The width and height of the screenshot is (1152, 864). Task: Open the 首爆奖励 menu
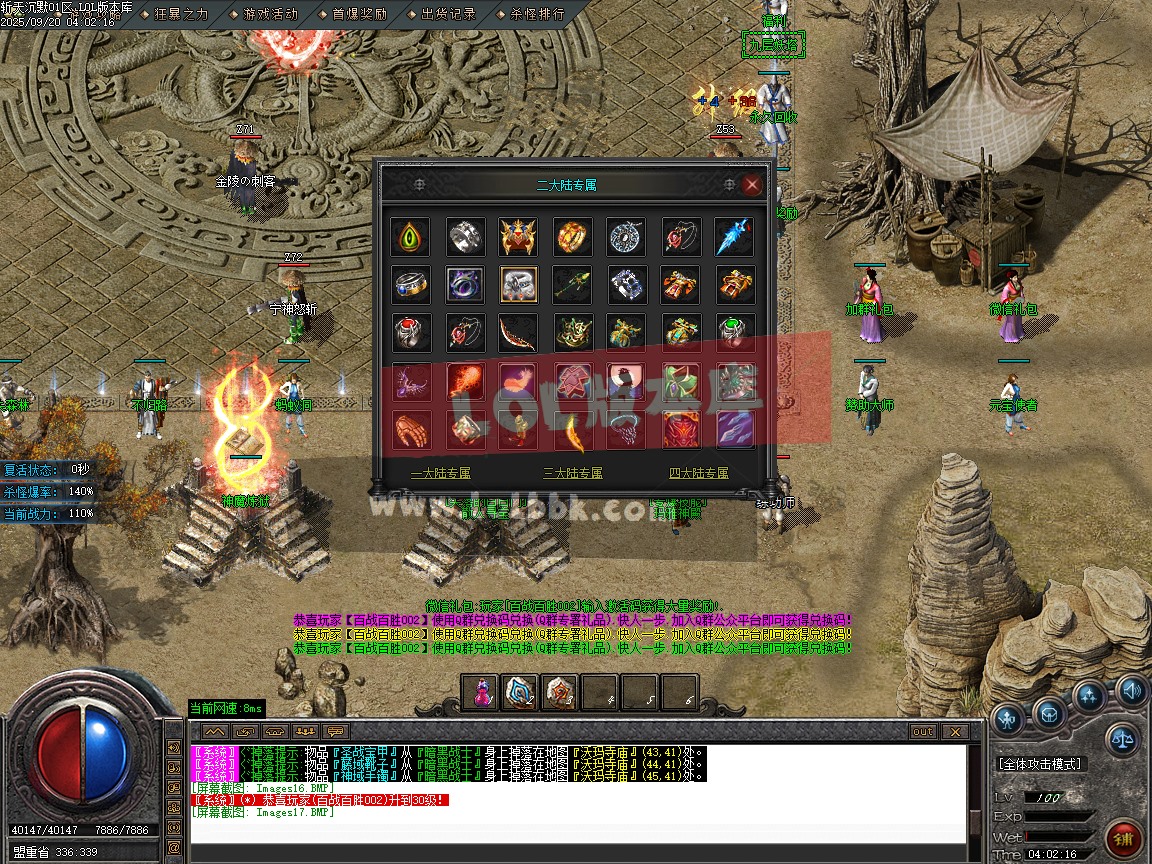[359, 15]
